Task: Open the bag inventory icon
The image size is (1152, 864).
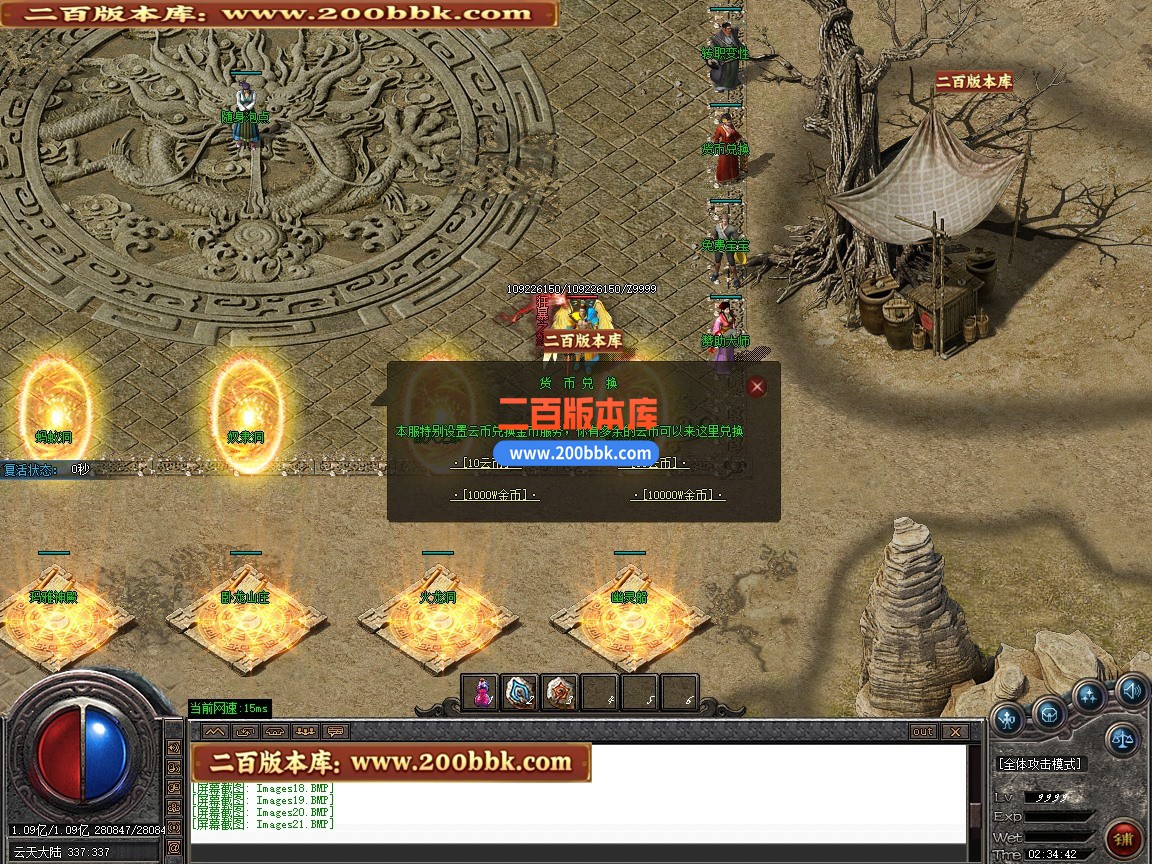Action: (x=1049, y=713)
